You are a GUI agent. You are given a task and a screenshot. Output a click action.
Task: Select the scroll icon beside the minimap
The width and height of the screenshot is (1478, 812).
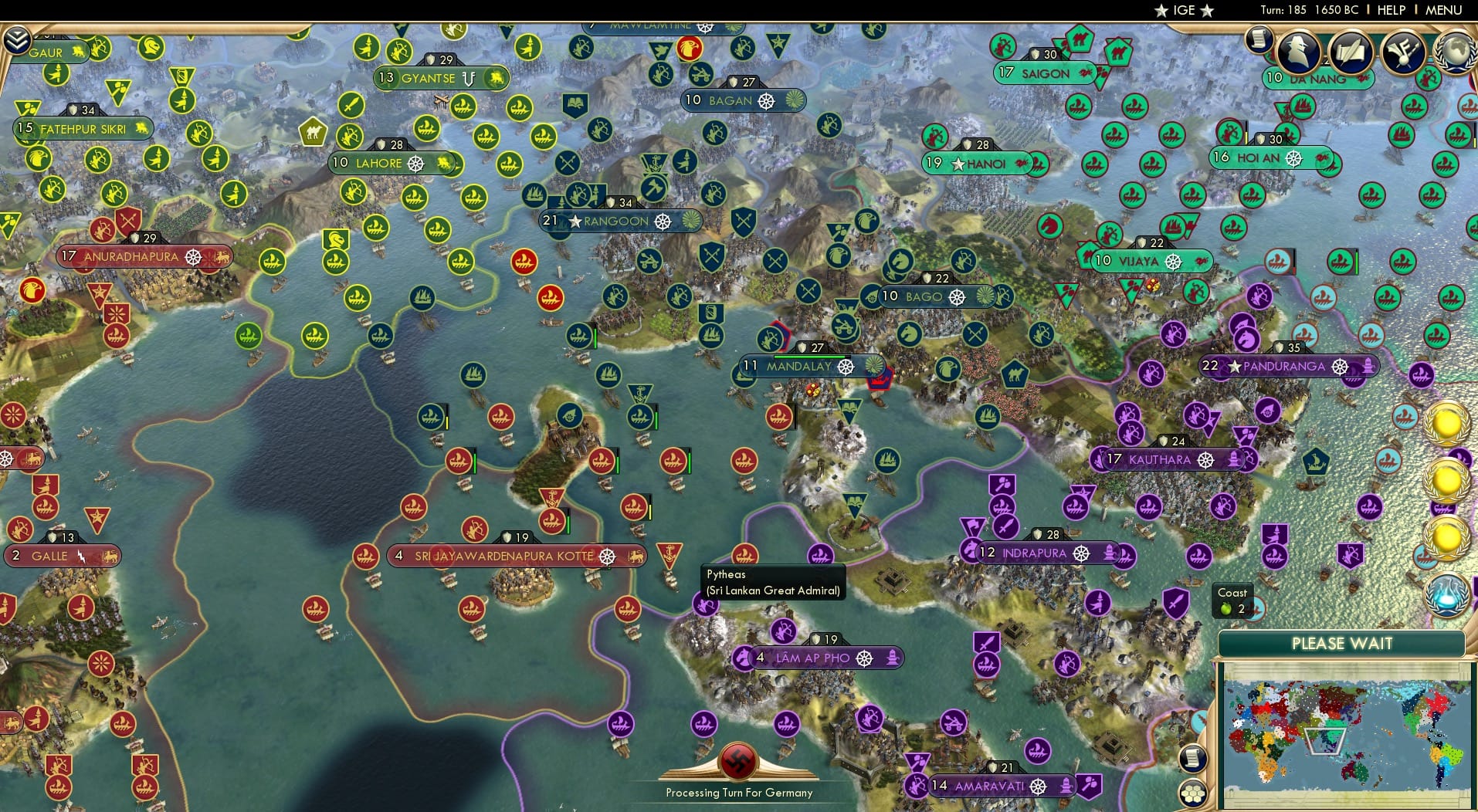pos(1193,758)
